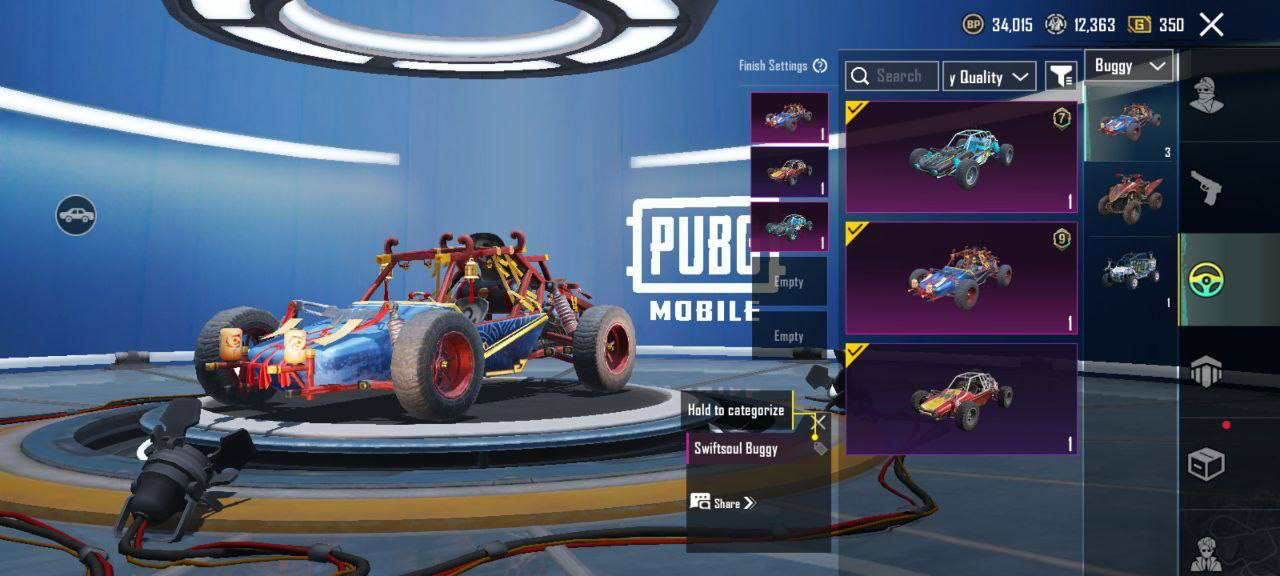The height and width of the screenshot is (576, 1280).
Task: Toggle the car view icon button
Action: (76, 214)
